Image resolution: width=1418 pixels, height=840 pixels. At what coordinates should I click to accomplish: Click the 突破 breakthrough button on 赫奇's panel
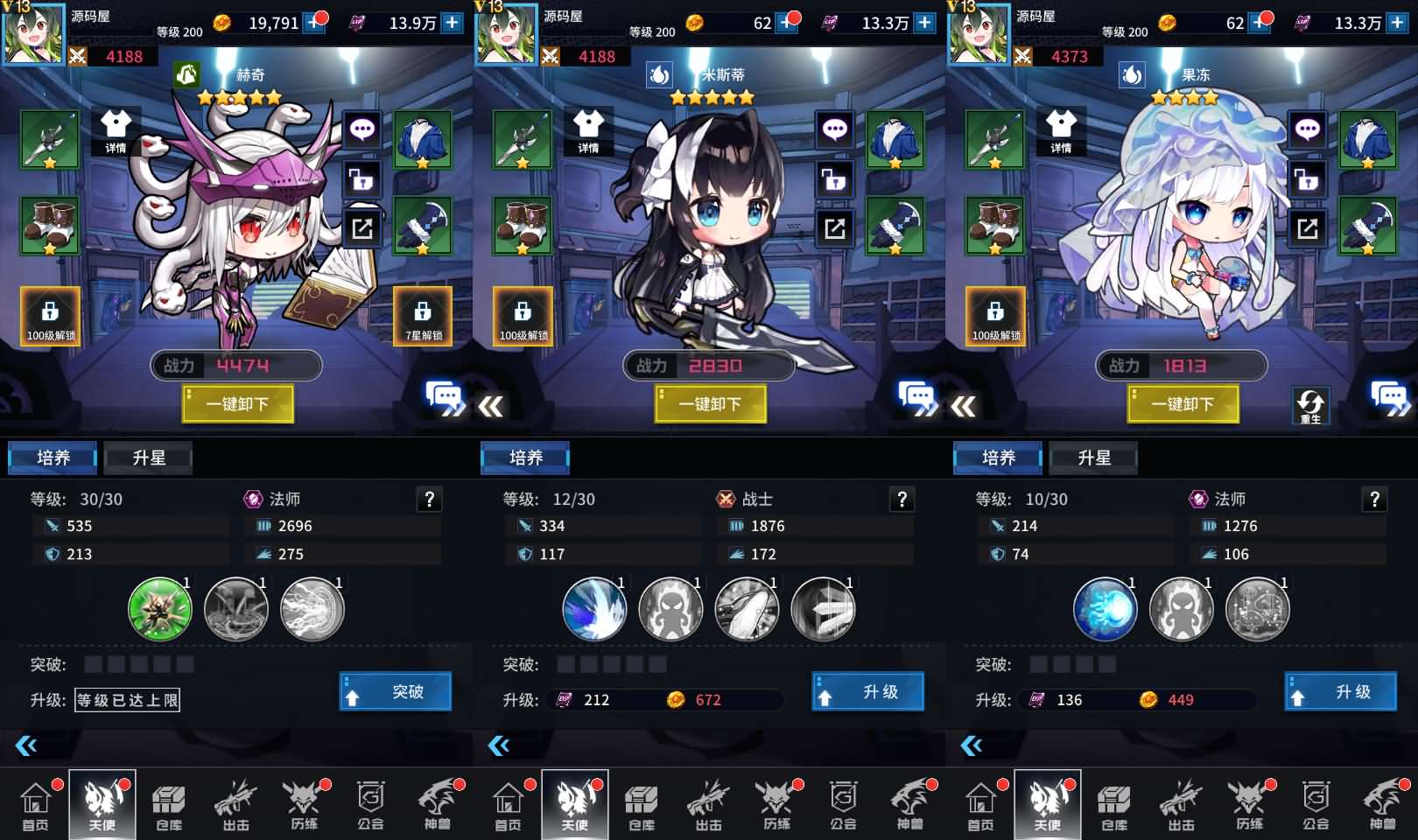point(395,690)
